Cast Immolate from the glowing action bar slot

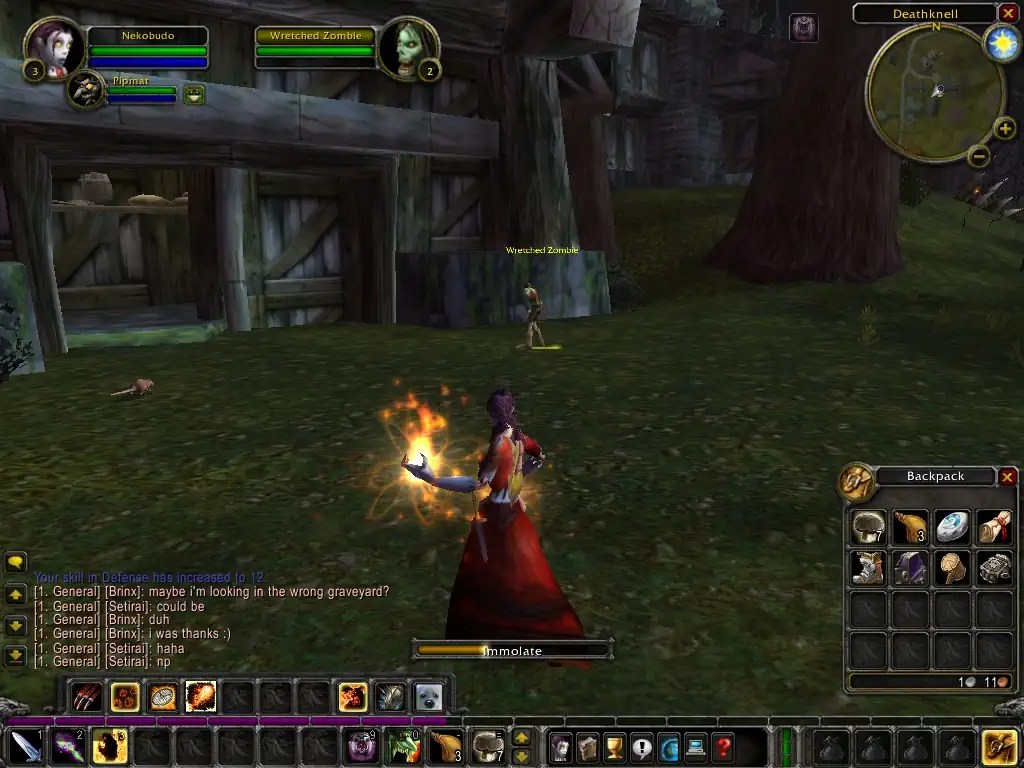click(x=108, y=746)
